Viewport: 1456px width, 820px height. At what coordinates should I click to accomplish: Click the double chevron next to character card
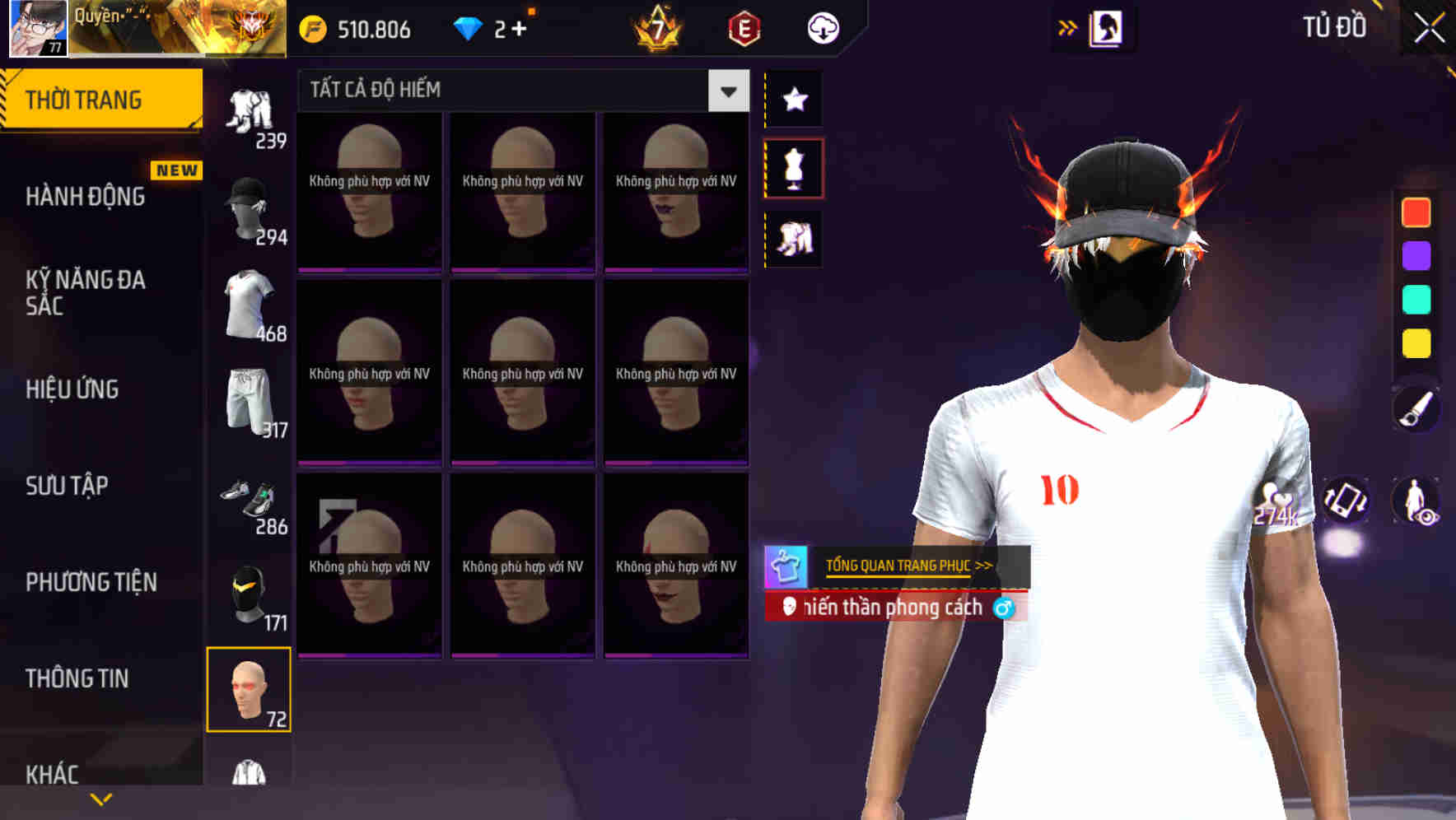[x=1068, y=27]
